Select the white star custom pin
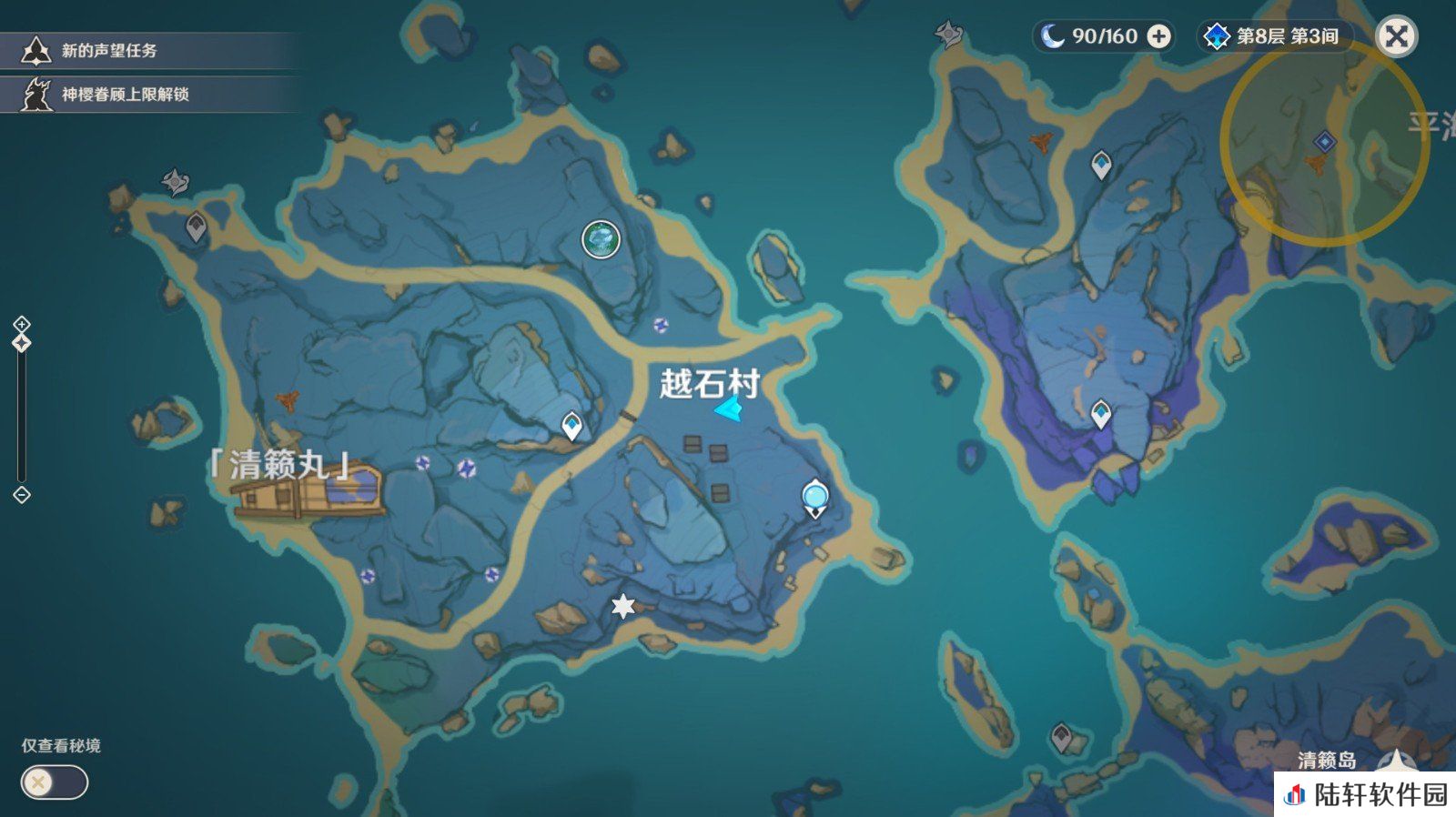The height and width of the screenshot is (817, 1456). click(622, 606)
